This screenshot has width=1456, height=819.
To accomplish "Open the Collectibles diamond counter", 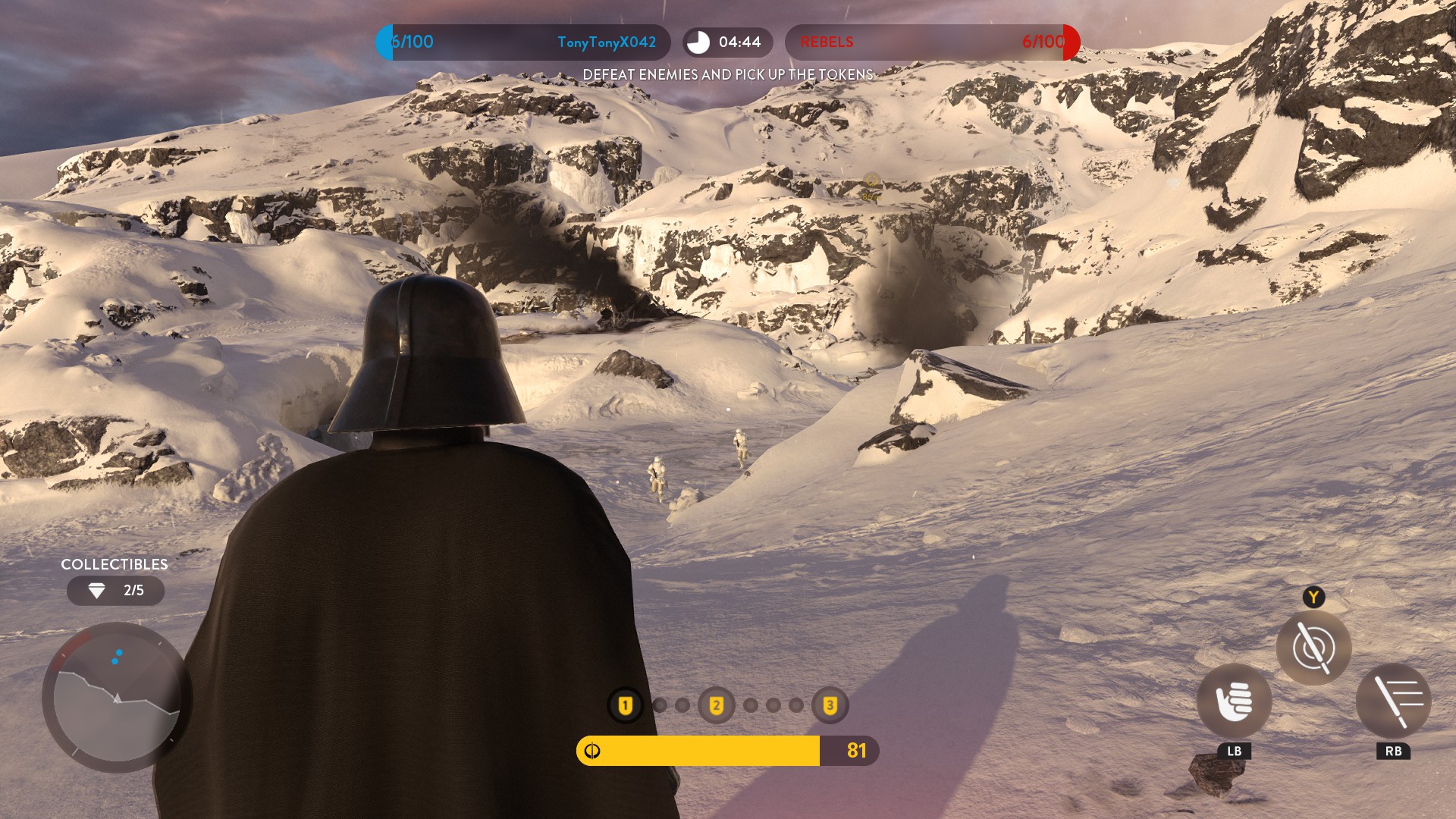I will (115, 591).
